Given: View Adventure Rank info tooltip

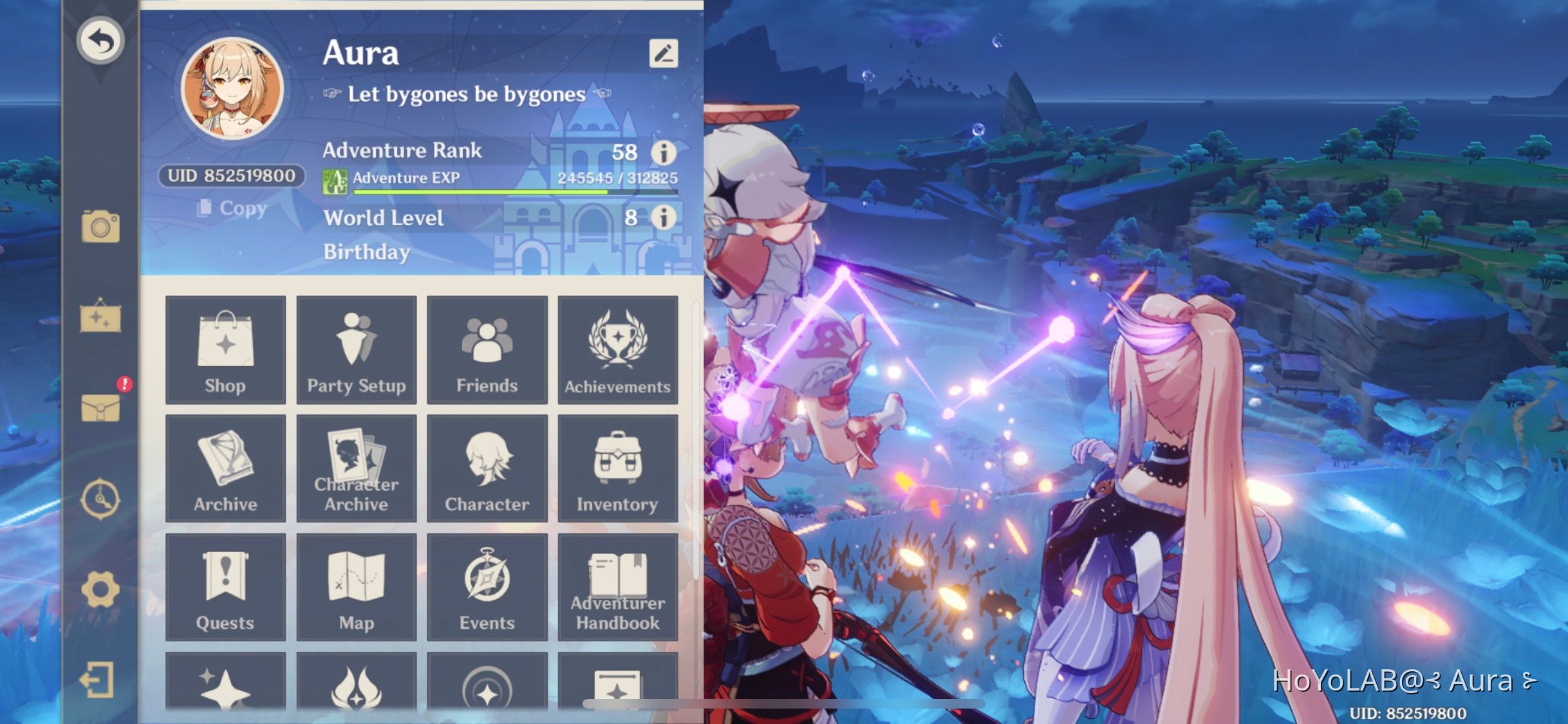Looking at the screenshot, I should coord(664,153).
